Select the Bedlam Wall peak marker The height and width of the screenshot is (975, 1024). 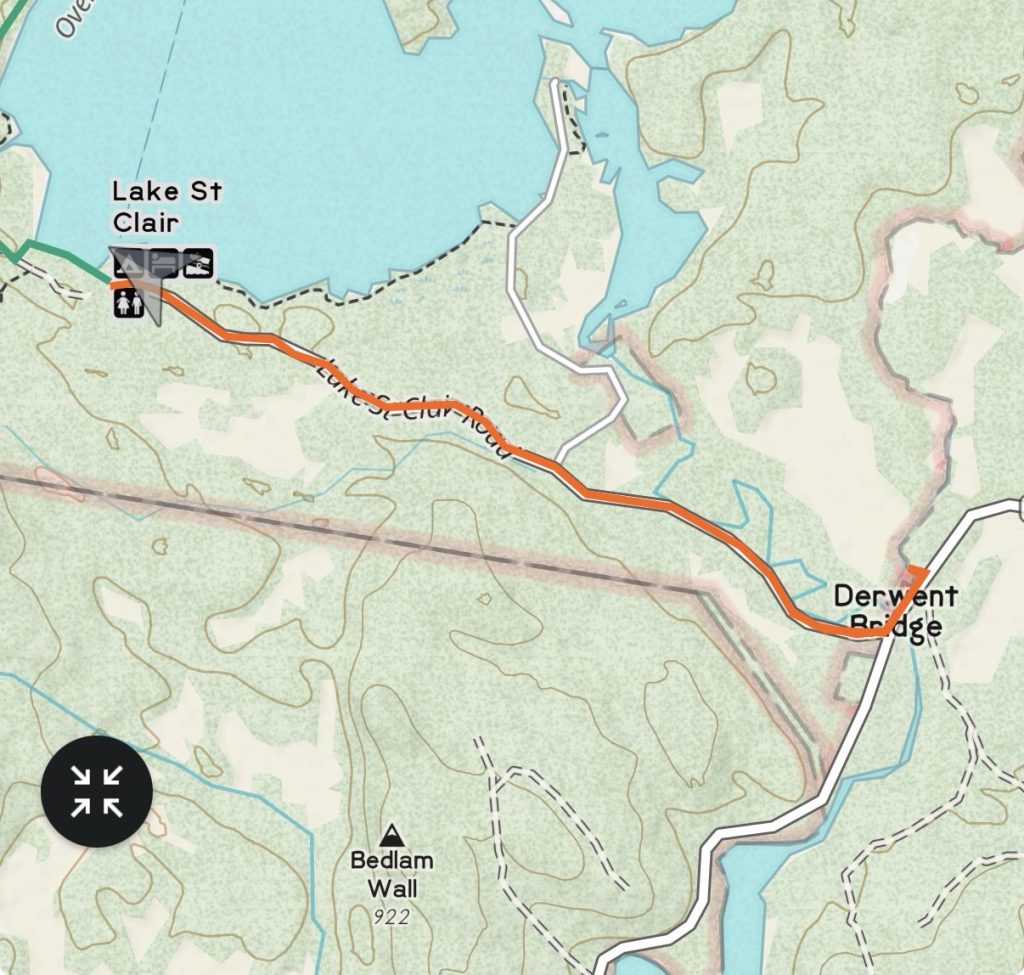pos(392,834)
